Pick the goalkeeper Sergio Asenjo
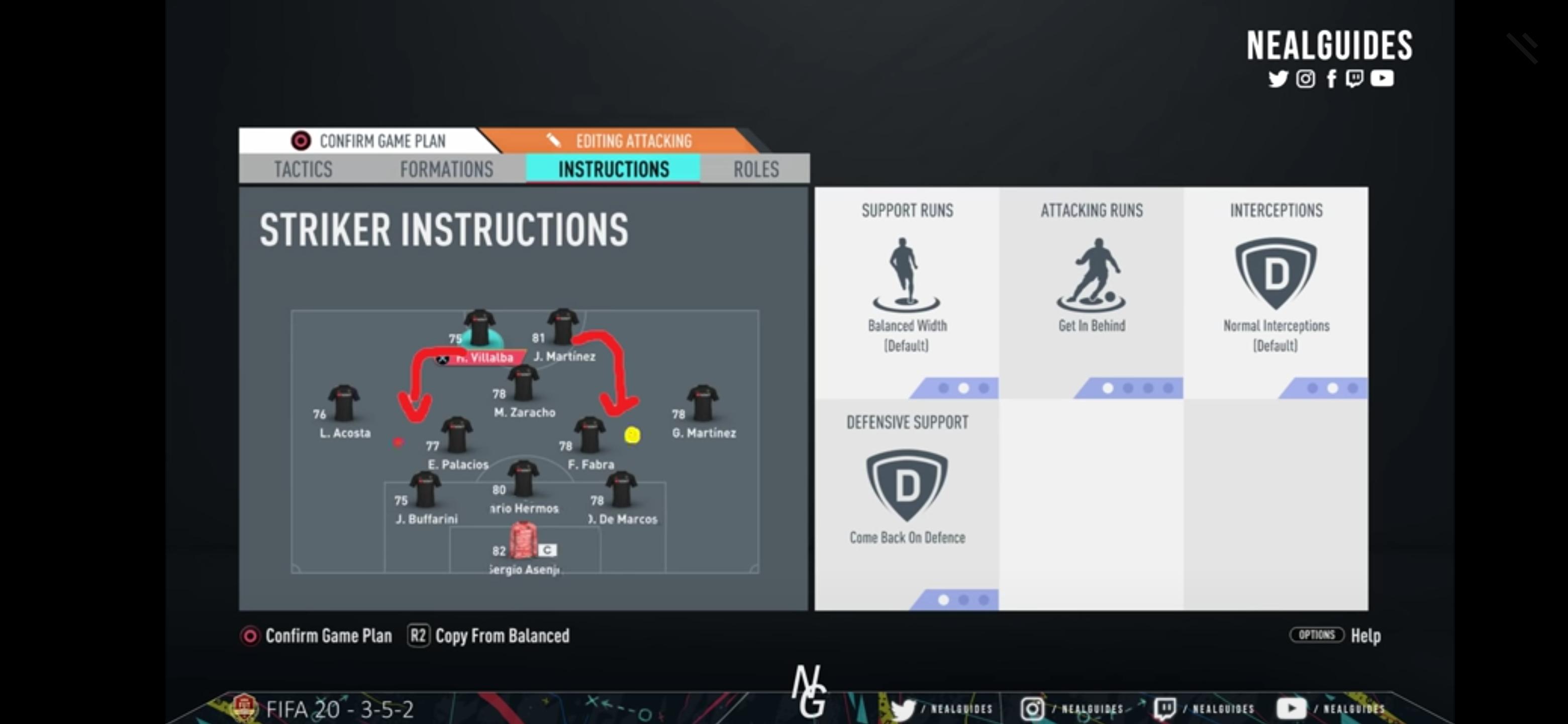Image resolution: width=1568 pixels, height=724 pixels. pyautogui.click(x=523, y=540)
